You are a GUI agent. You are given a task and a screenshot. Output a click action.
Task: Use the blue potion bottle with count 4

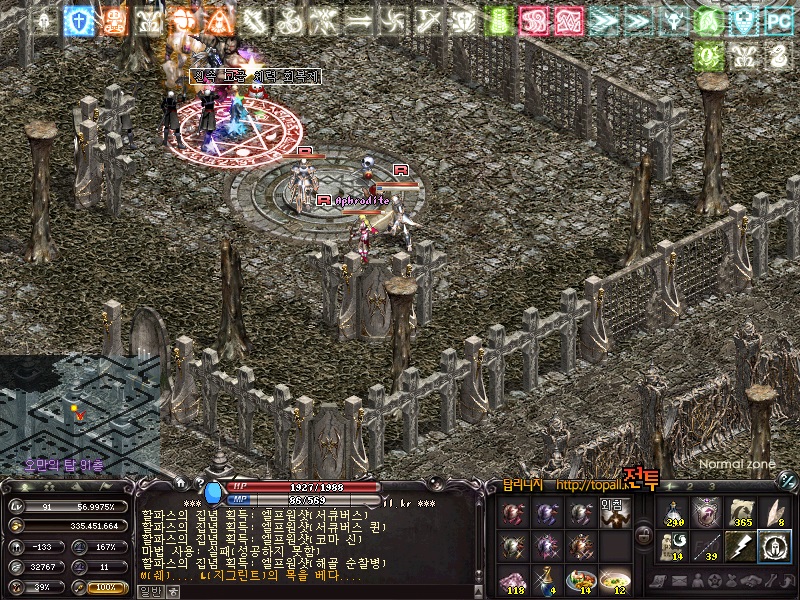pyautogui.click(x=547, y=580)
